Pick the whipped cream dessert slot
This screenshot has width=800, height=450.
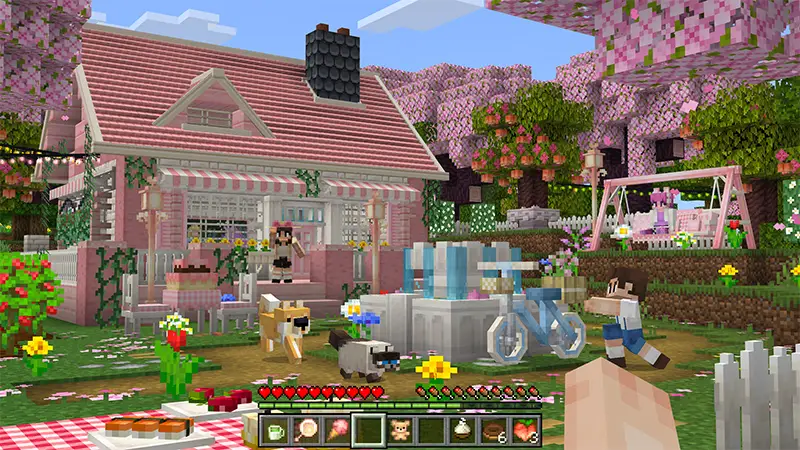463,431
